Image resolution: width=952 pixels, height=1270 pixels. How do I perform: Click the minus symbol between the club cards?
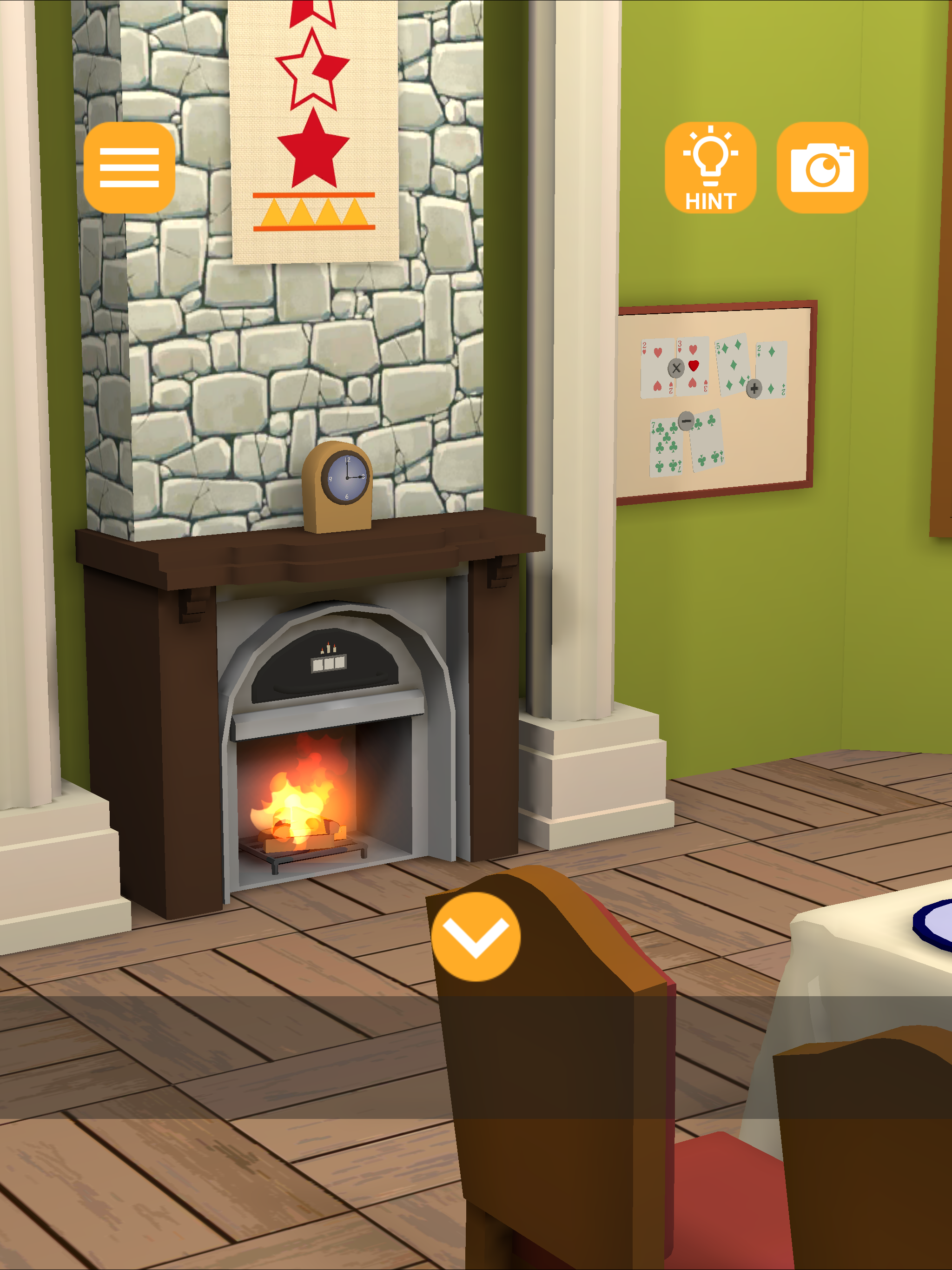click(687, 422)
